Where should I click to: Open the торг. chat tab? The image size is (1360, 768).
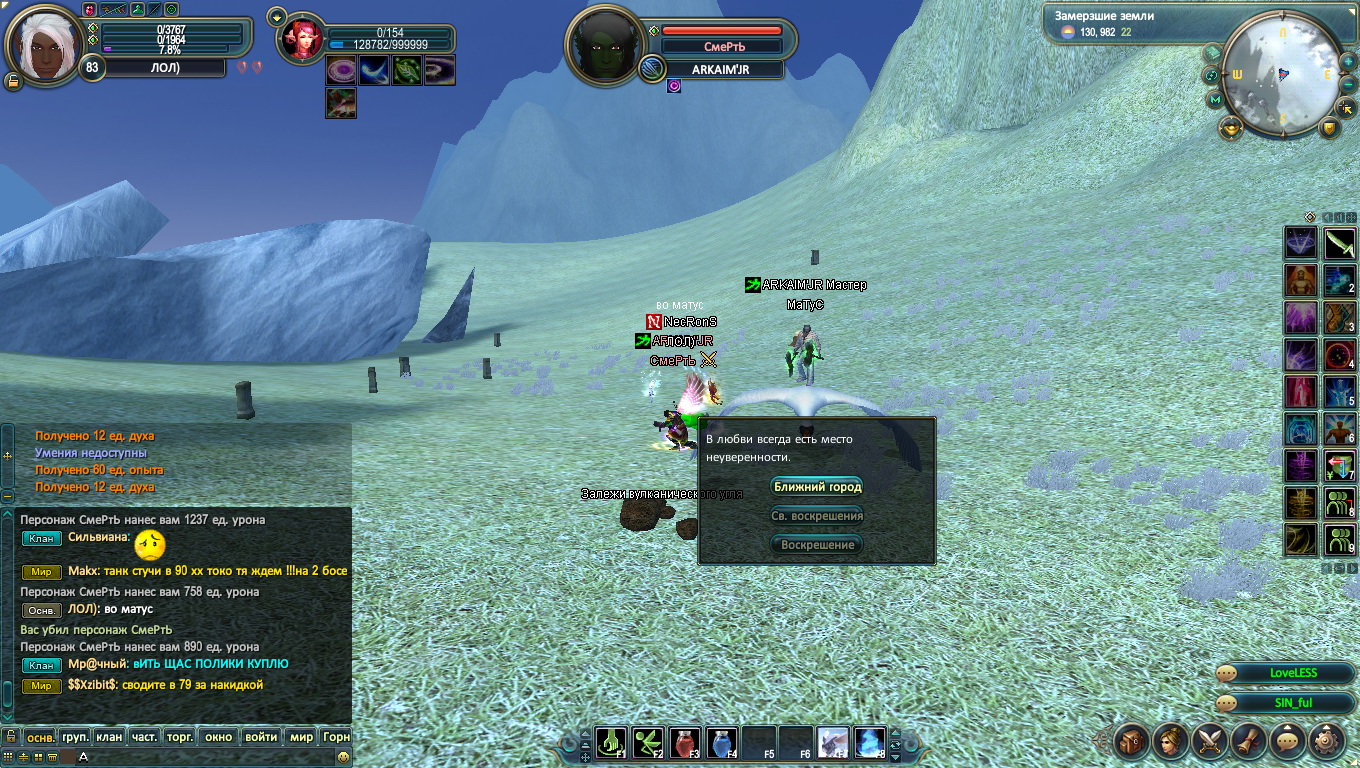pos(179,737)
